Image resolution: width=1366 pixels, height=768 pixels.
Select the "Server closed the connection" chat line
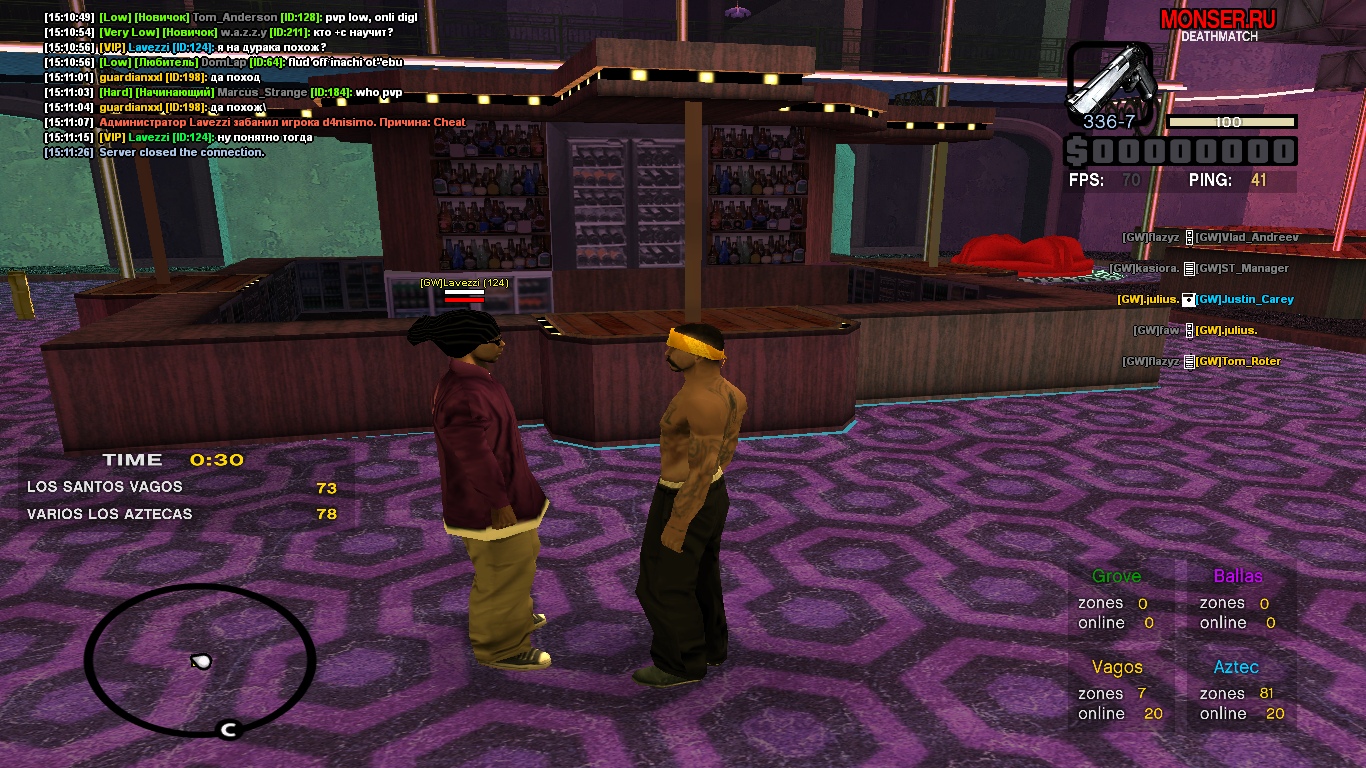154,152
